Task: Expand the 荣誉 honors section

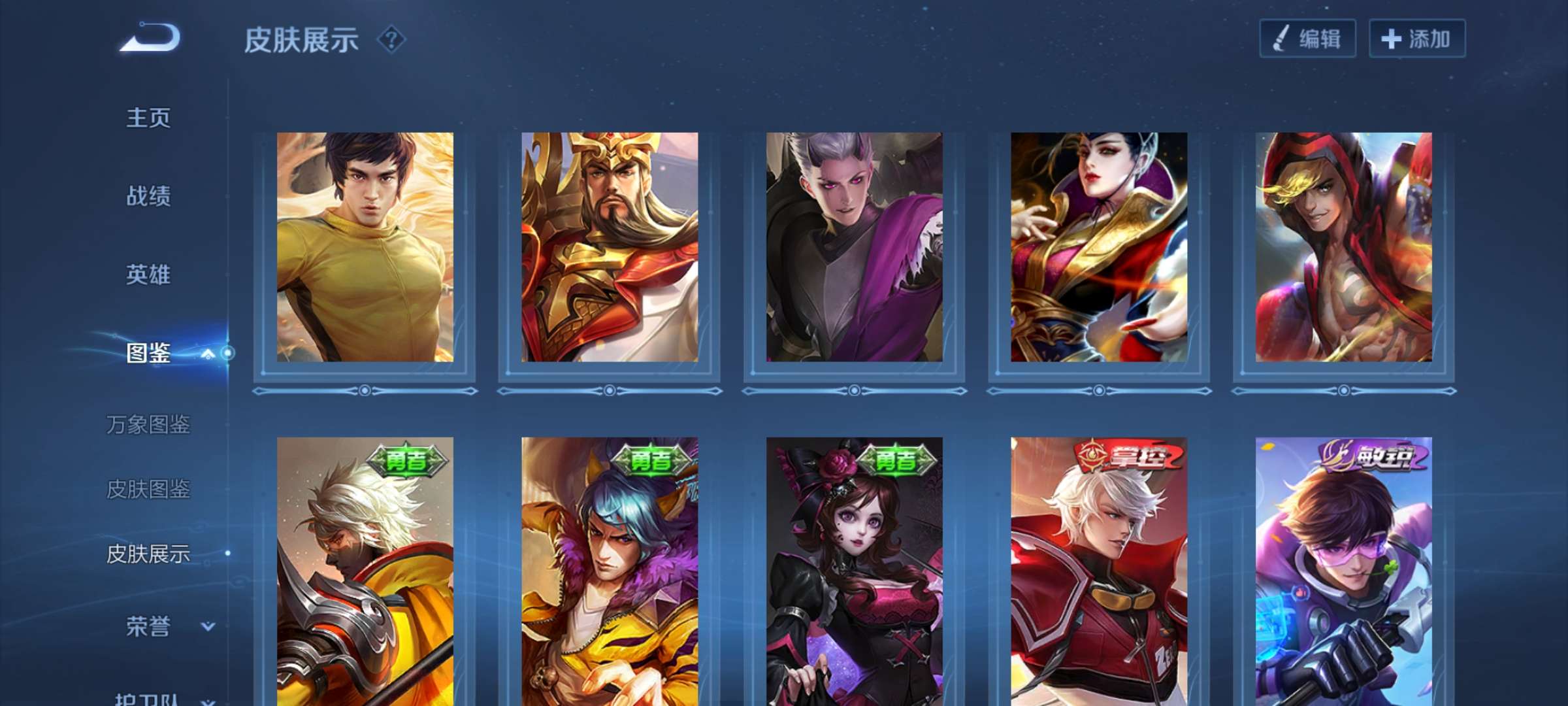Action: (x=208, y=626)
